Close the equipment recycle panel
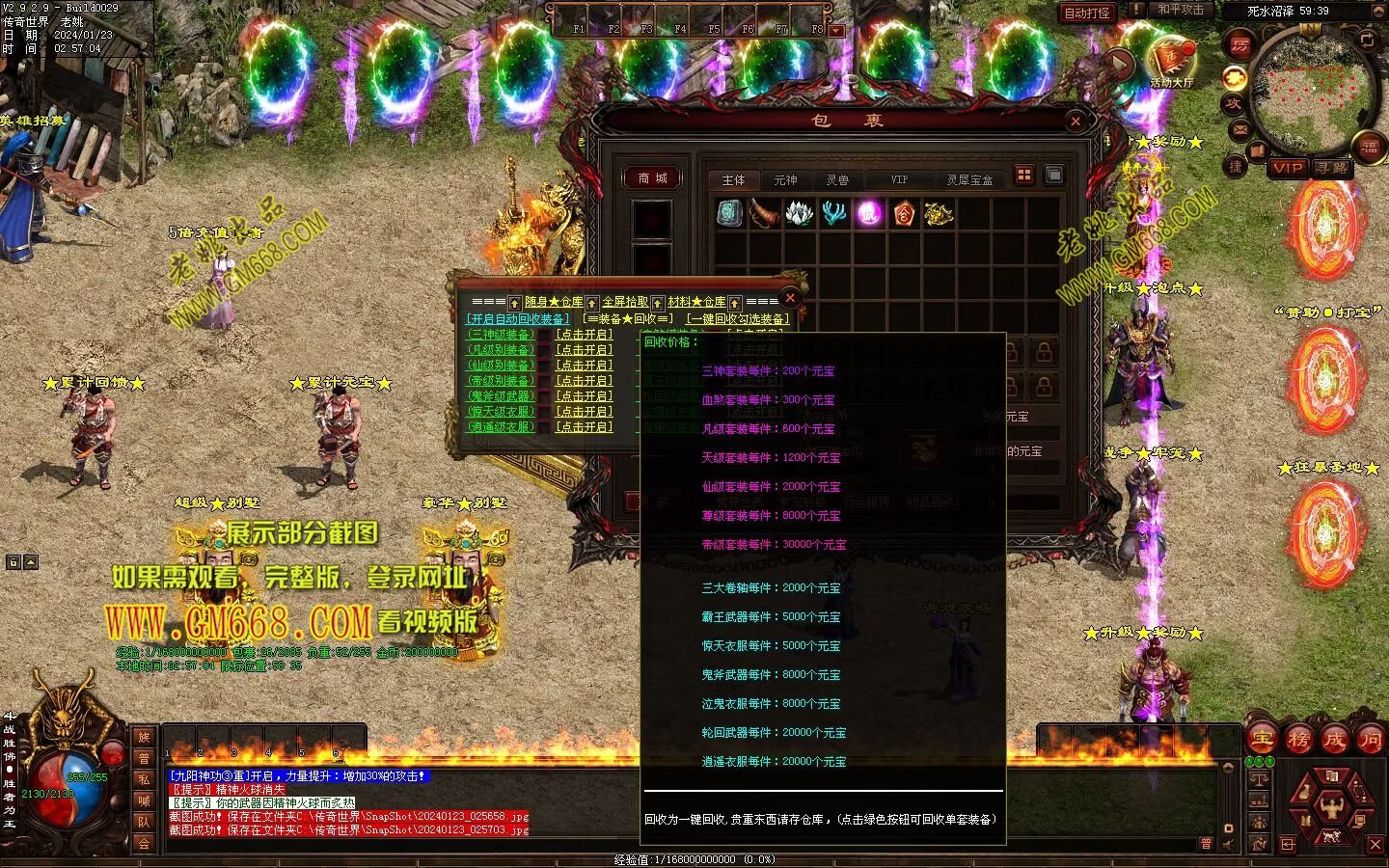Image resolution: width=1389 pixels, height=868 pixels. tap(790, 297)
